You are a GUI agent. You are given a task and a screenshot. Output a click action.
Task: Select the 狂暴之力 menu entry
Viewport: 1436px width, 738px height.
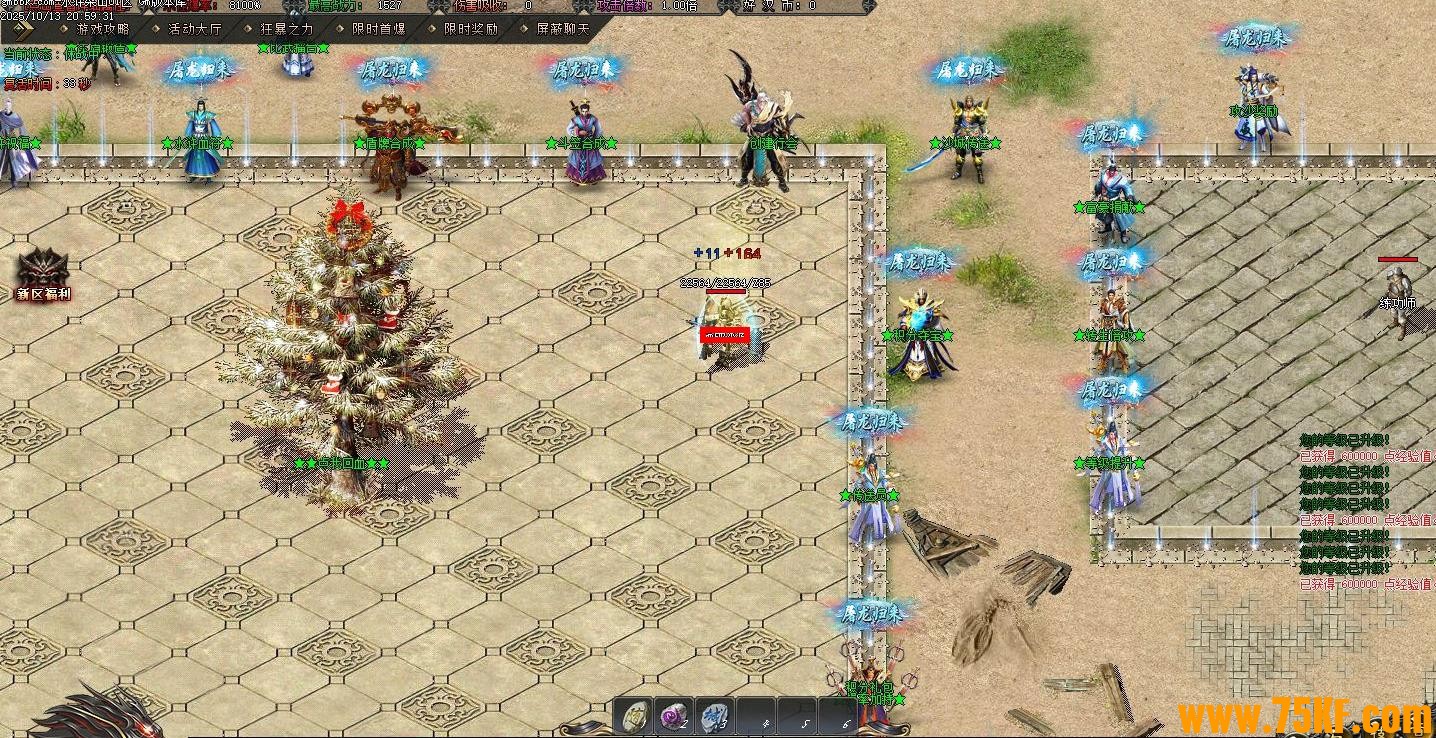click(x=286, y=29)
